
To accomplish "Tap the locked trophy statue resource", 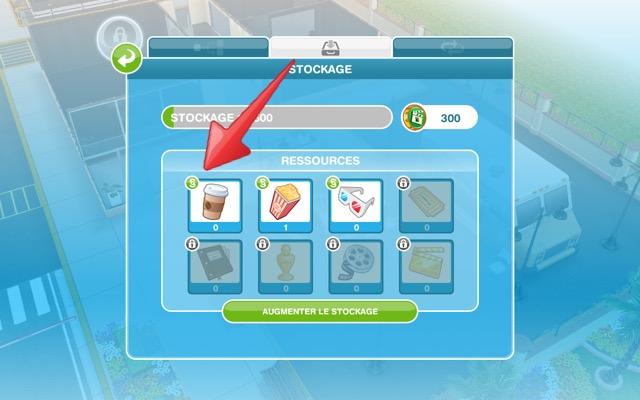I will pyautogui.click(x=285, y=266).
